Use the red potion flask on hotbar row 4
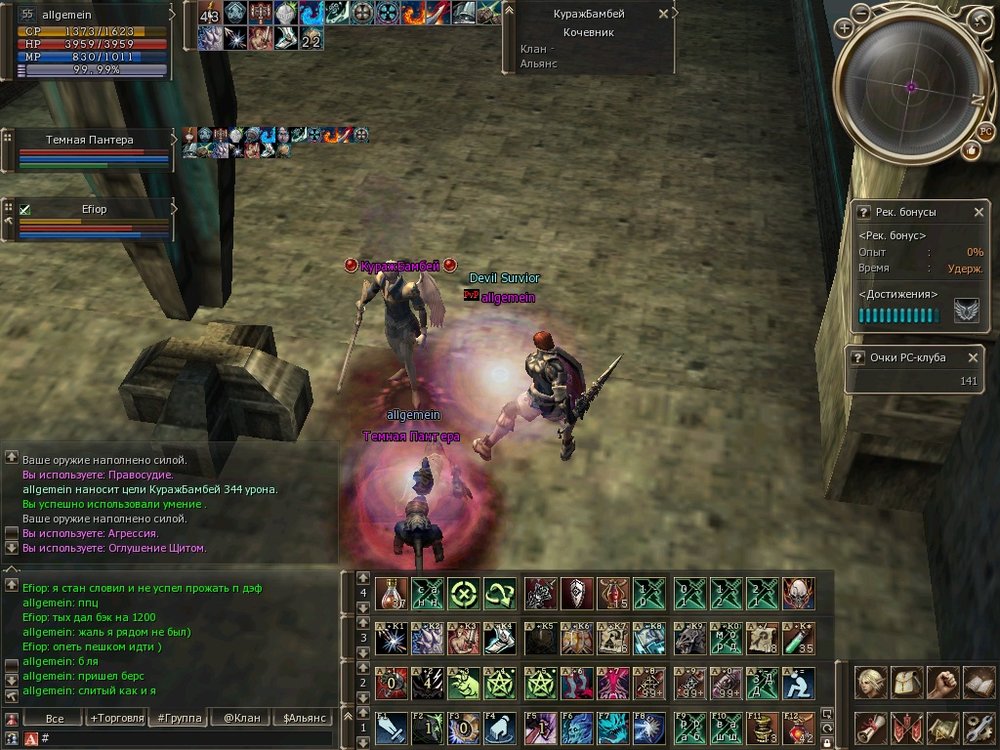 [390, 593]
